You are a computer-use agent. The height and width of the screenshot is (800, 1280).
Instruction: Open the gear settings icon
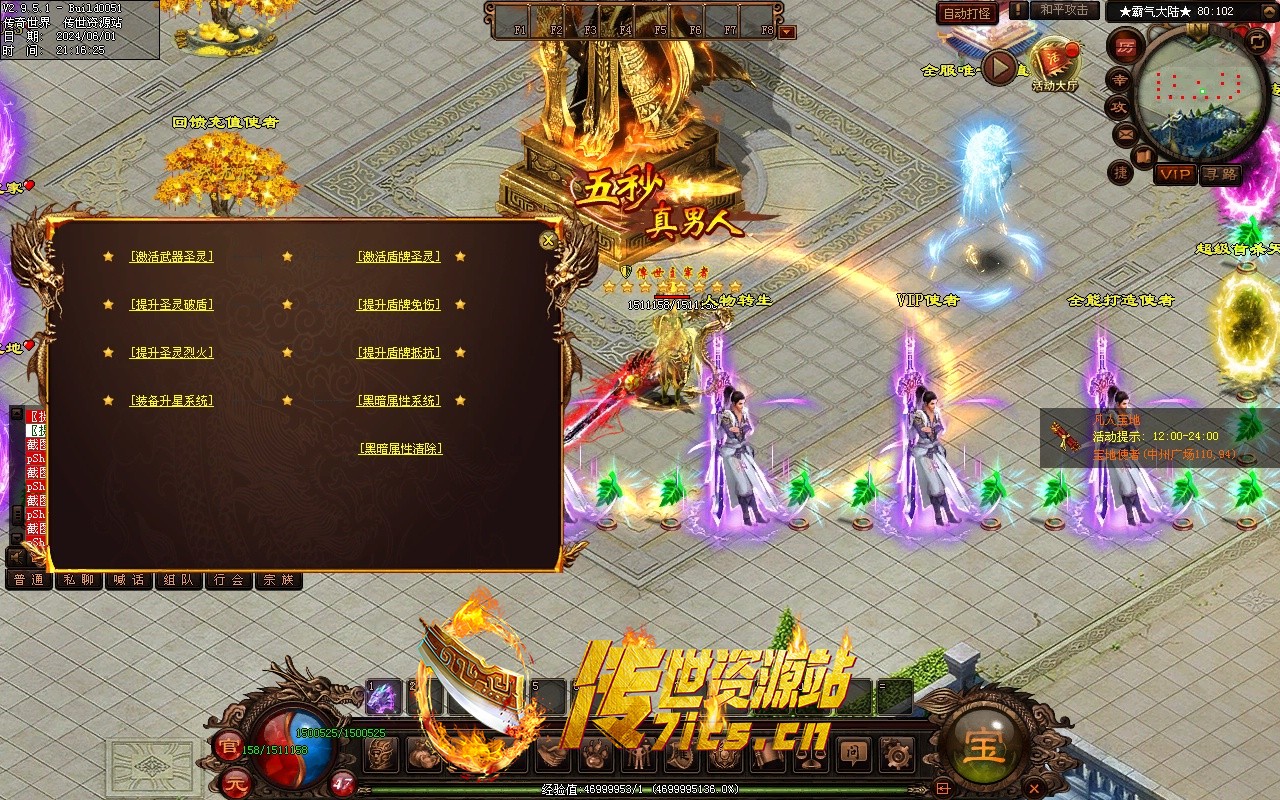[894, 753]
